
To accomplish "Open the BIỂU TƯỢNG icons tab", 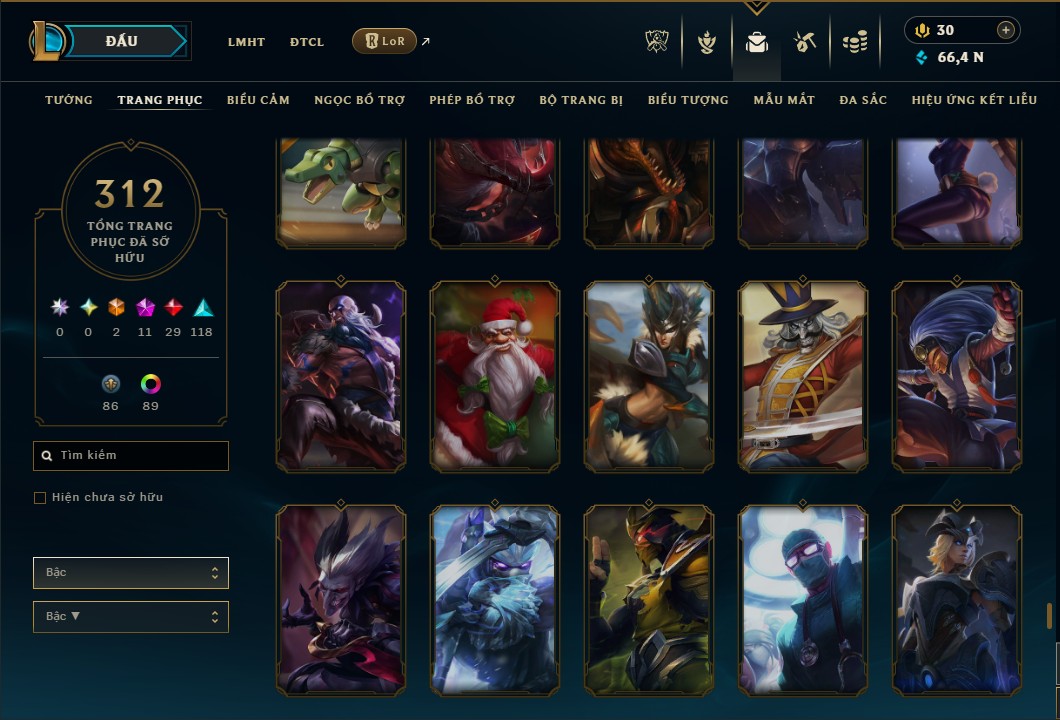I will [688, 100].
